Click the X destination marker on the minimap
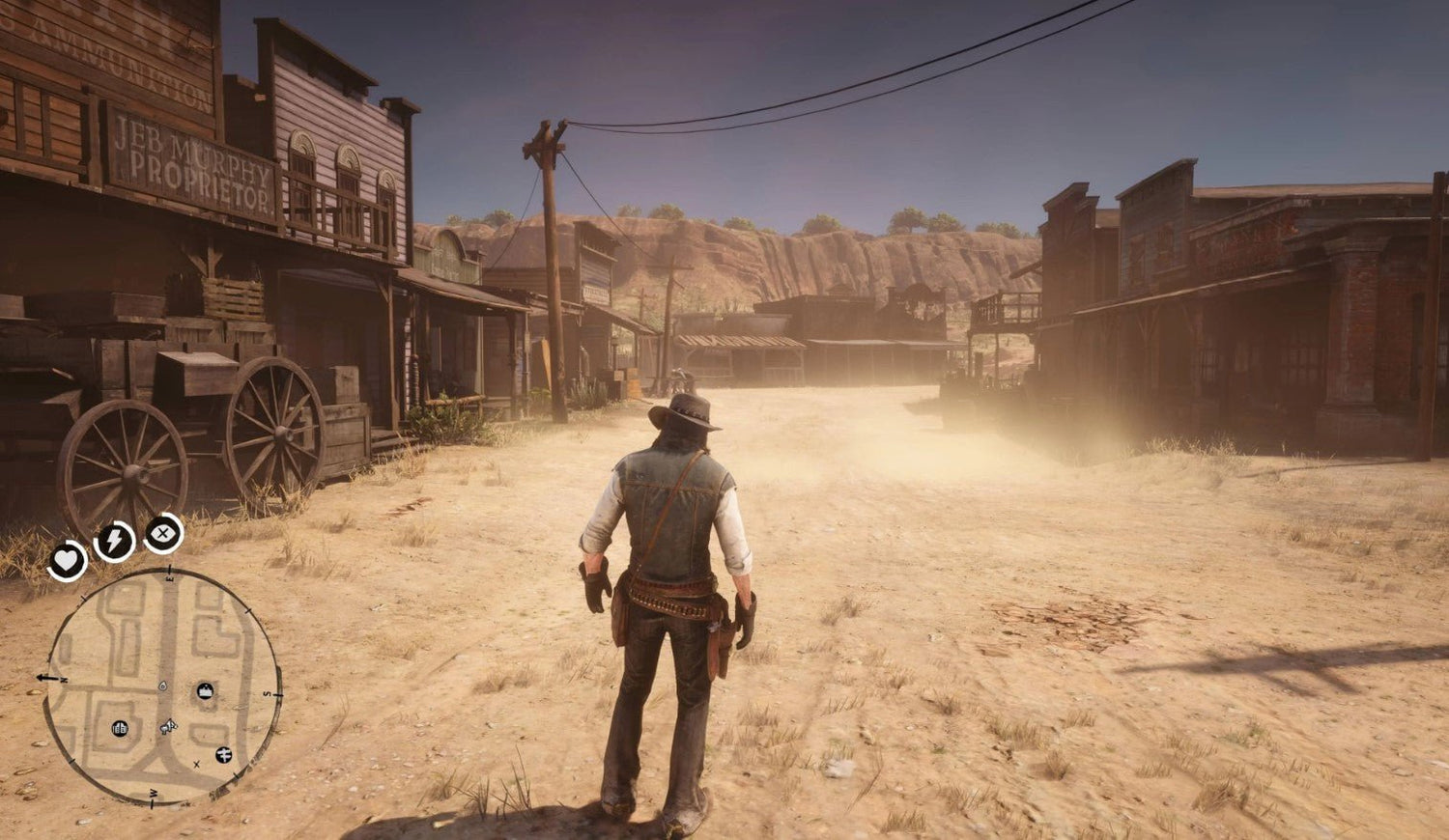The height and width of the screenshot is (840, 1449). [196, 765]
